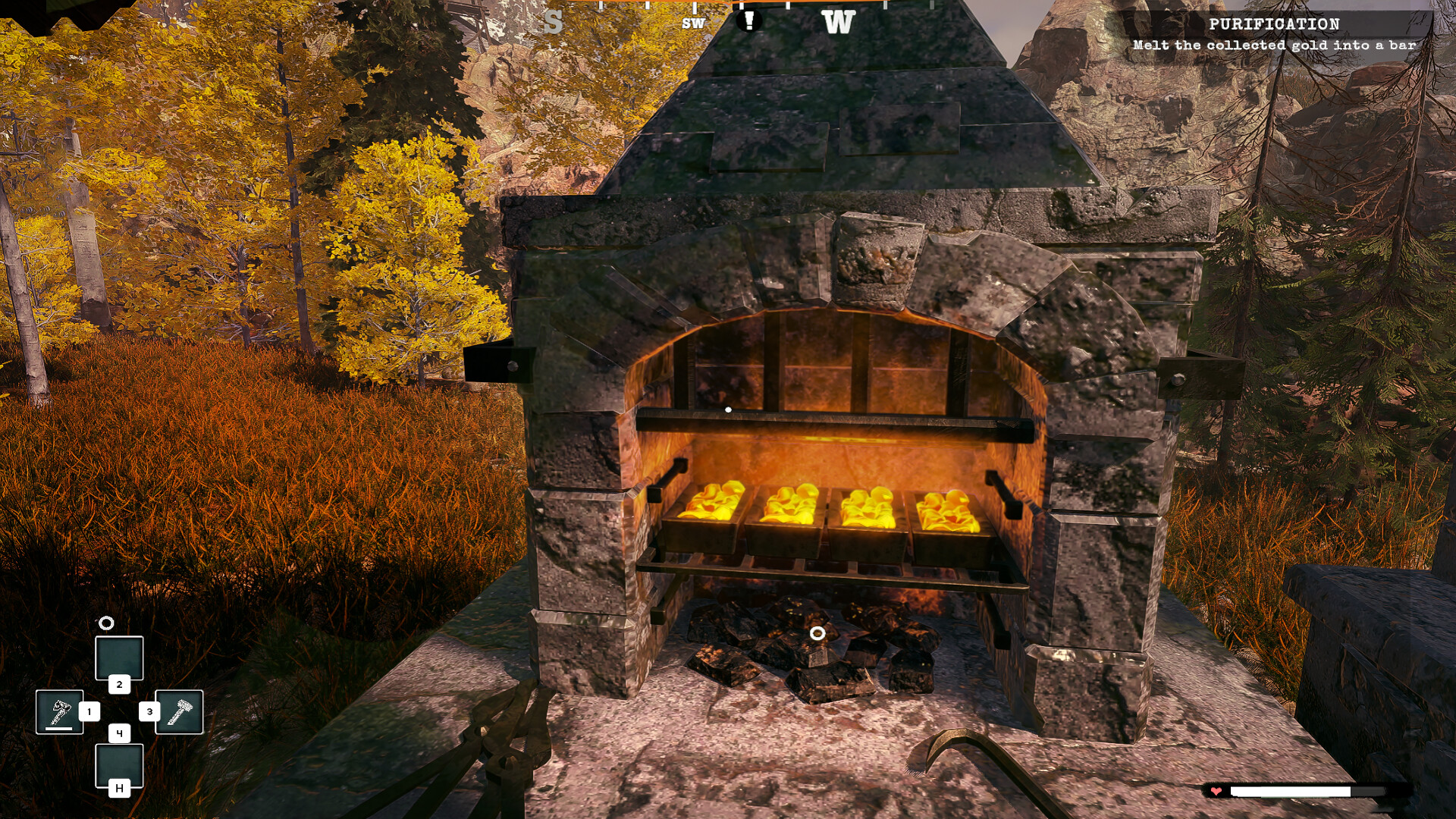Image resolution: width=1456 pixels, height=819 pixels.
Task: Toggle empty hotbar slot 2
Action: pyautogui.click(x=119, y=657)
